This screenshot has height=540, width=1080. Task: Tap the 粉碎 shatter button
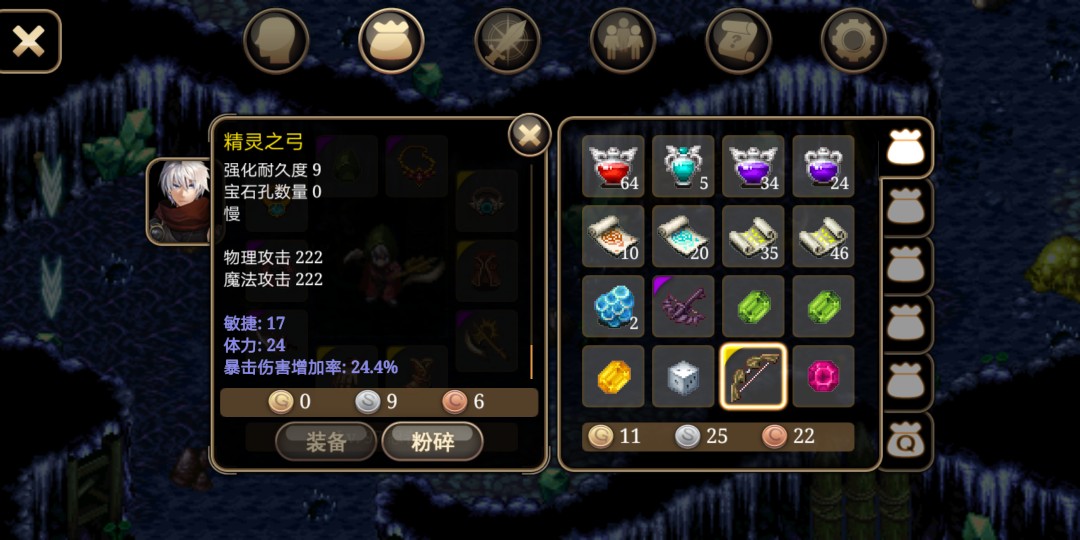click(x=432, y=442)
